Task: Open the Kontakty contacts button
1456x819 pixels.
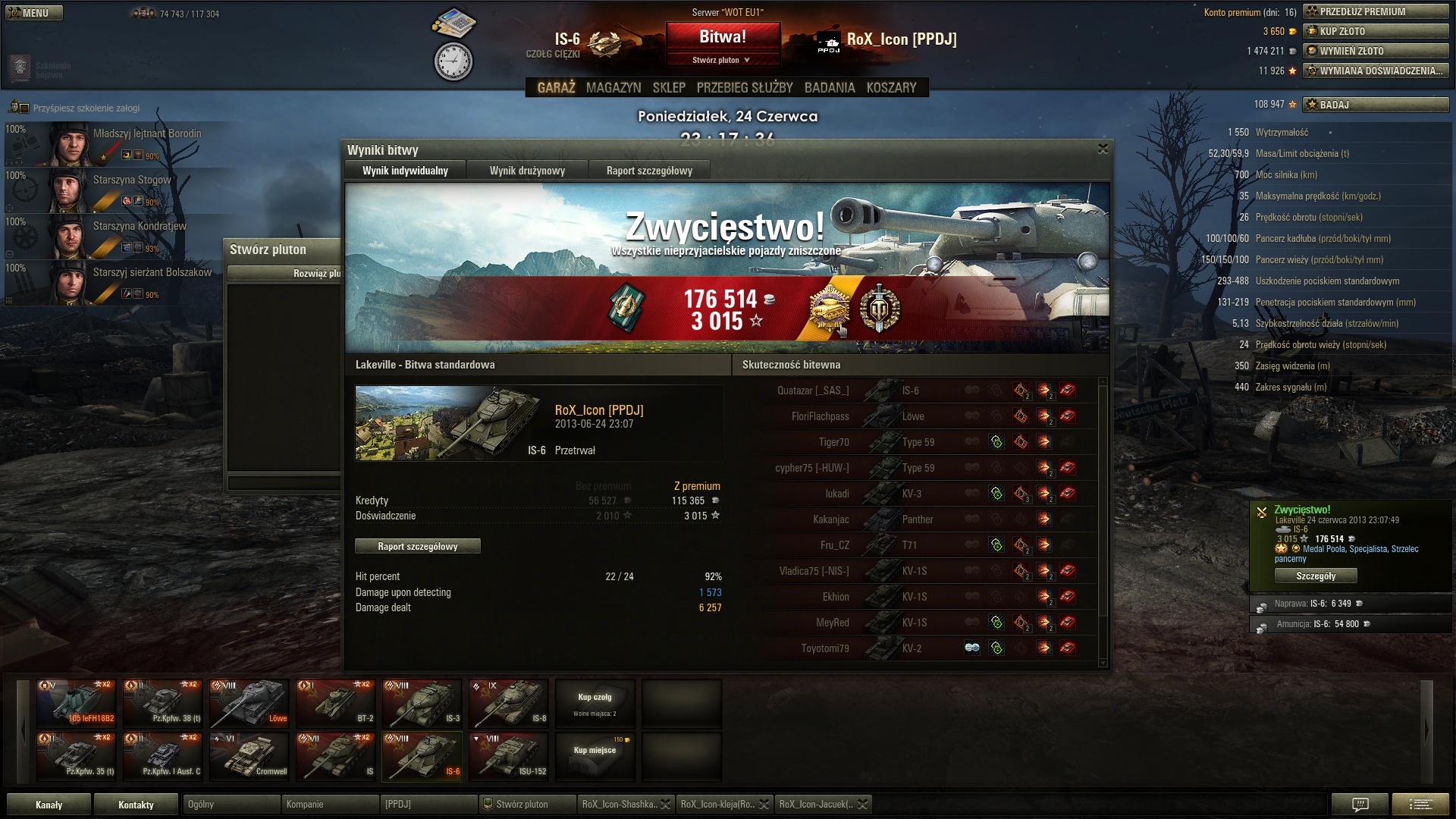Action: (x=136, y=805)
